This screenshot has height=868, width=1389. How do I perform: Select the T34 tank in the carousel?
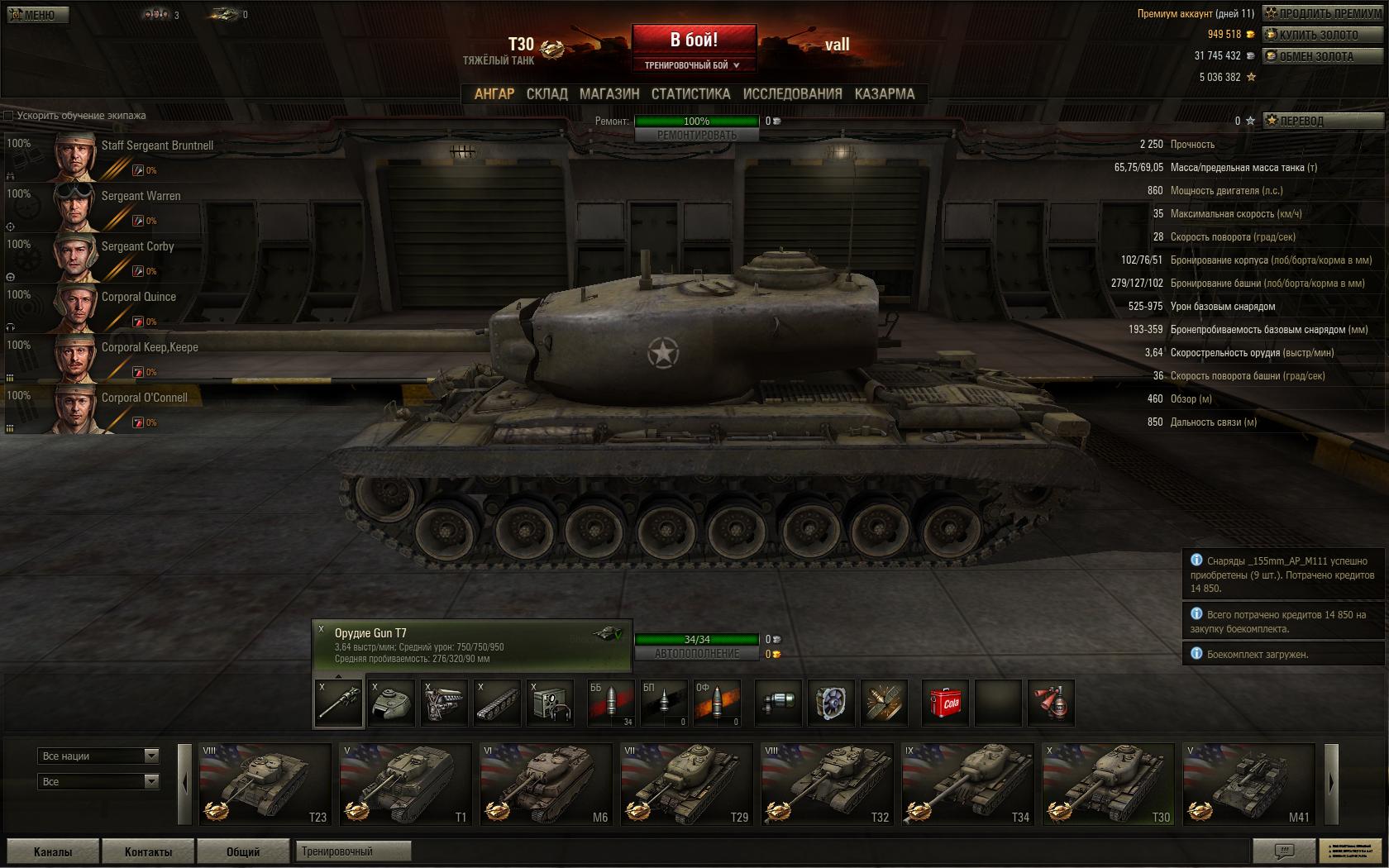[967, 784]
